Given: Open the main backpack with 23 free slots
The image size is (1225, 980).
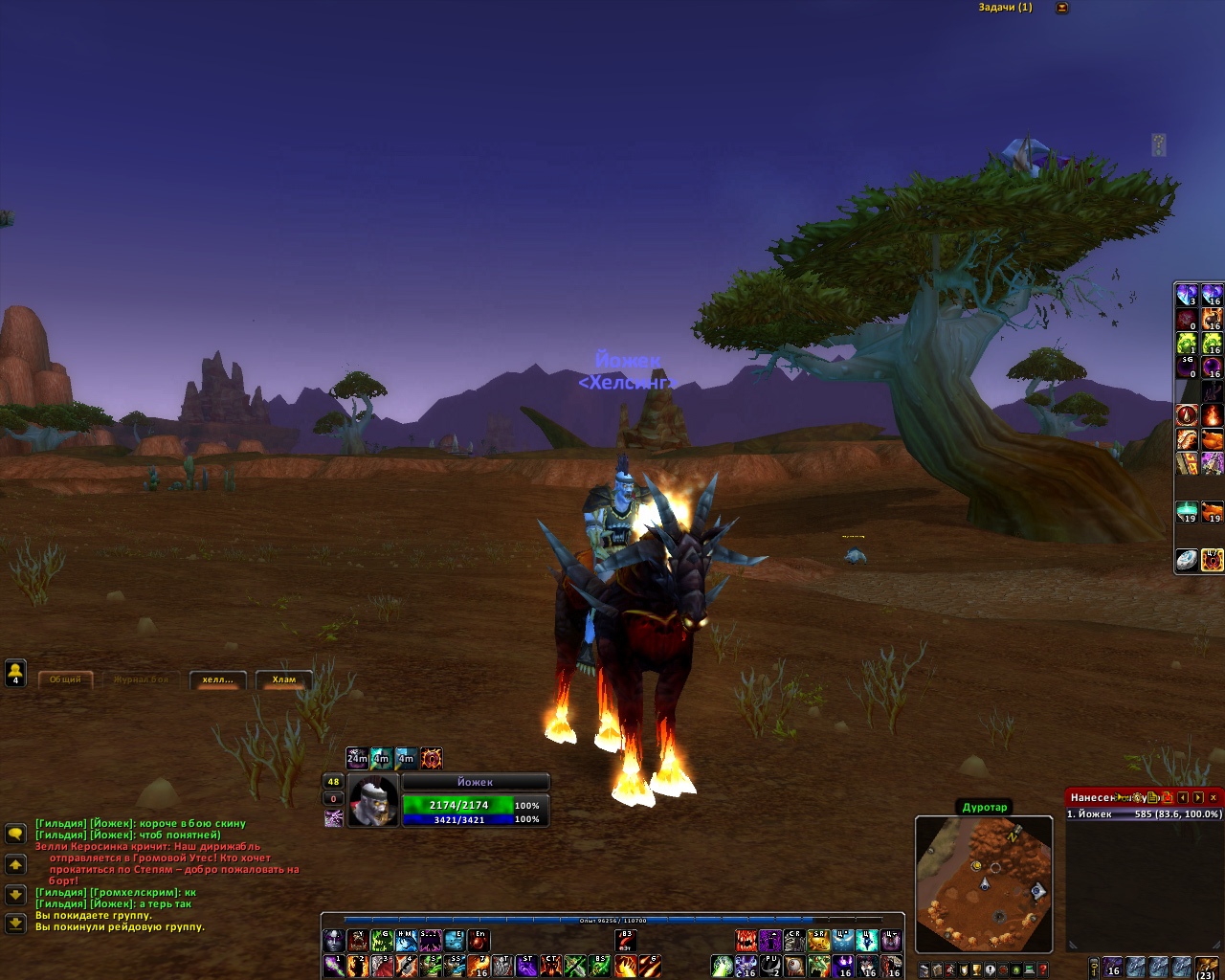Looking at the screenshot, I should (1207, 967).
